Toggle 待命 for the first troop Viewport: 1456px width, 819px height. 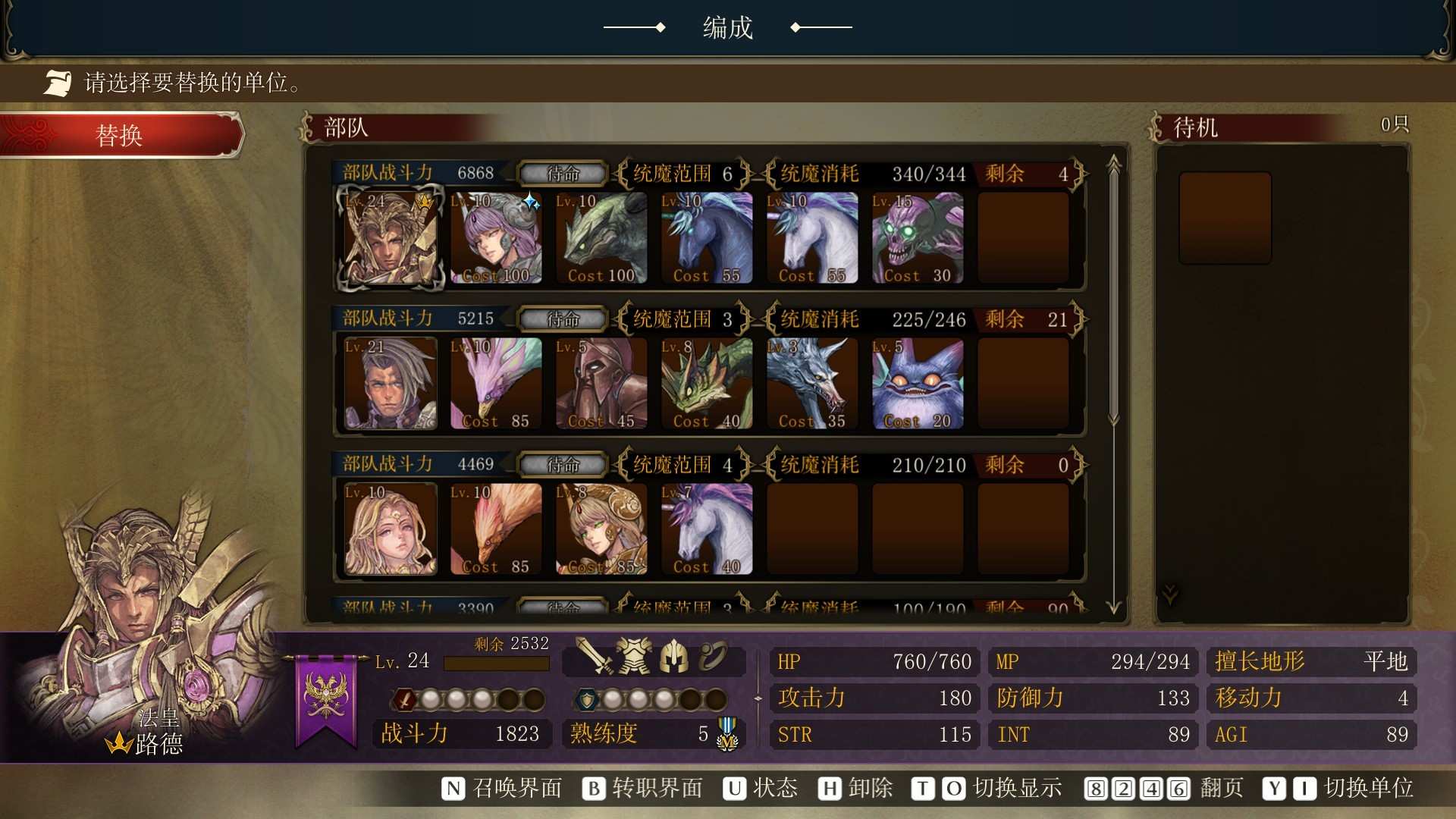pos(561,174)
